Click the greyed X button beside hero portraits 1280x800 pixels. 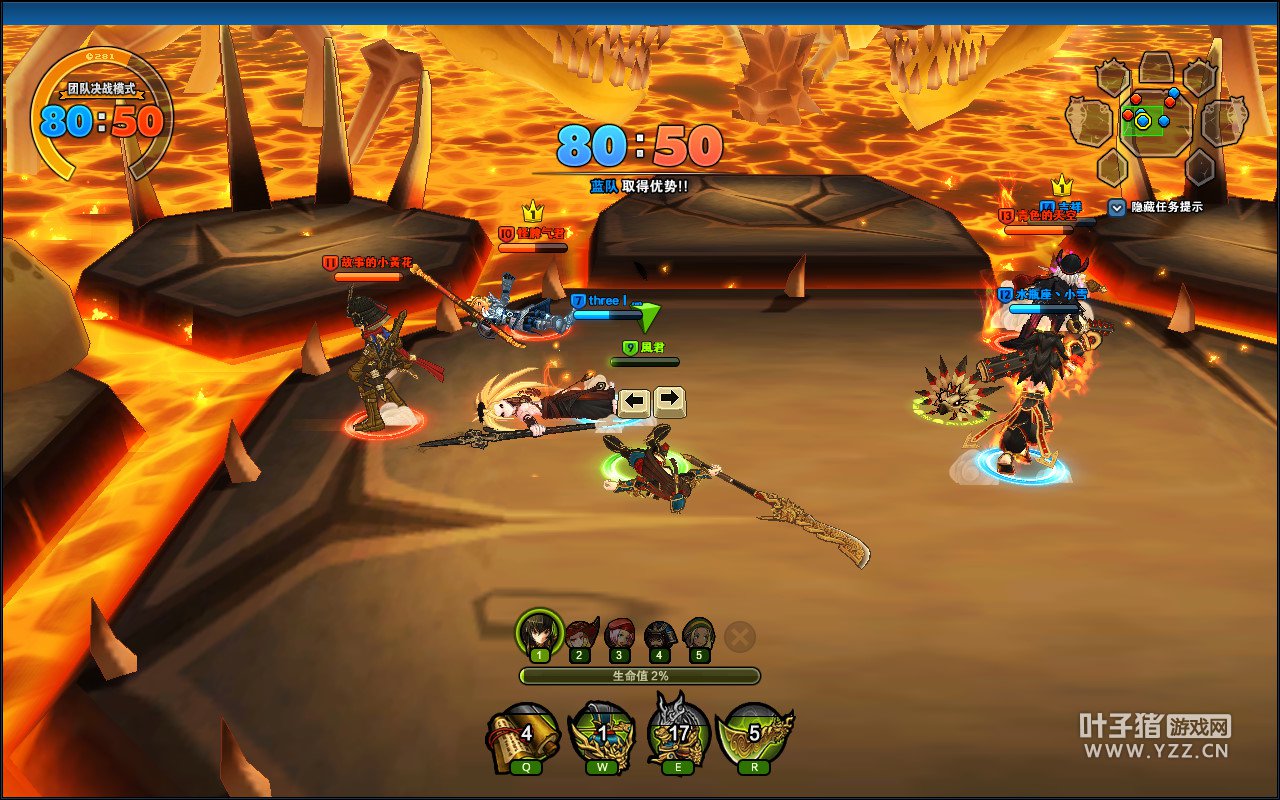tap(740, 636)
